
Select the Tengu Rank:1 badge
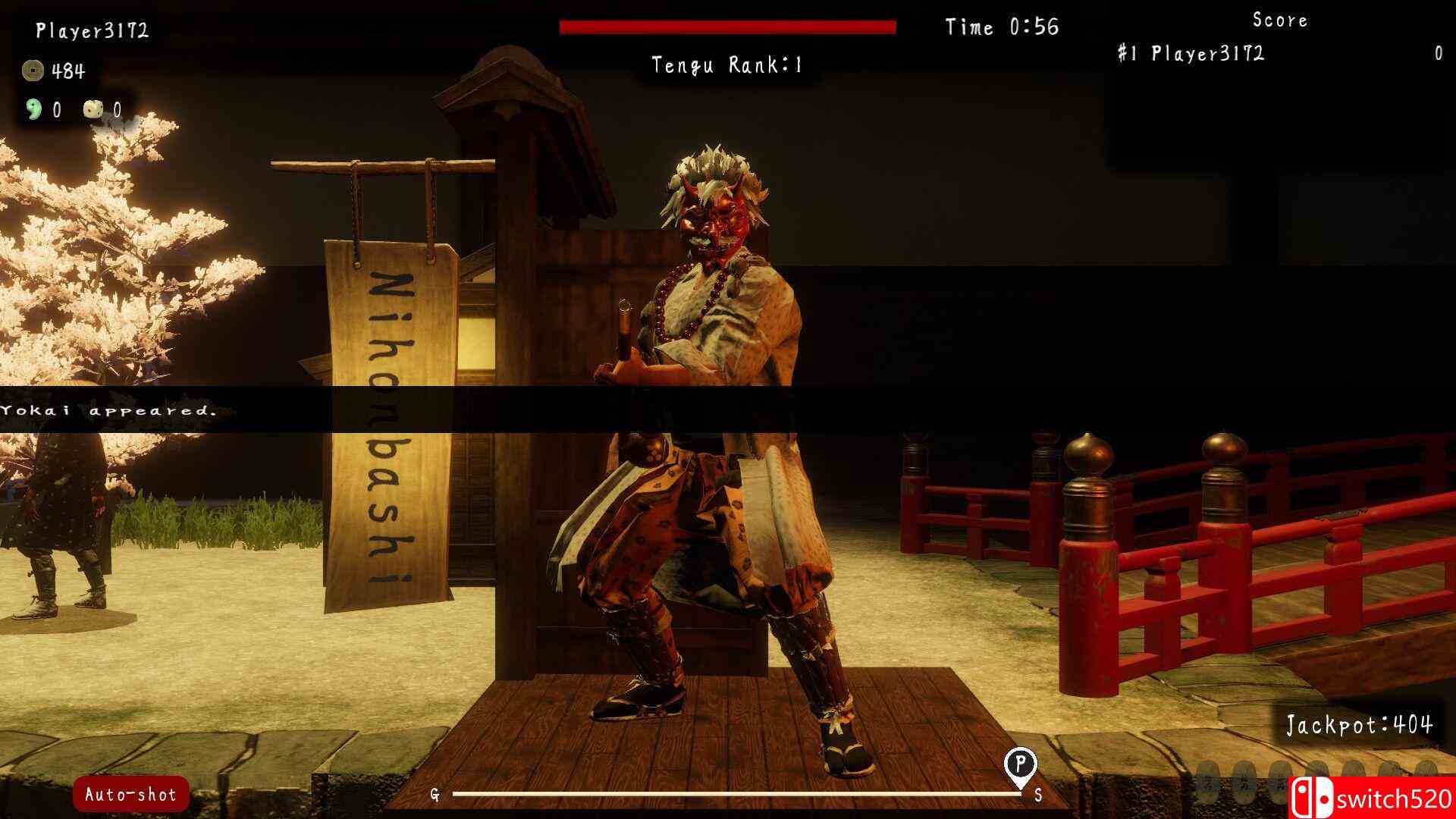tap(725, 65)
